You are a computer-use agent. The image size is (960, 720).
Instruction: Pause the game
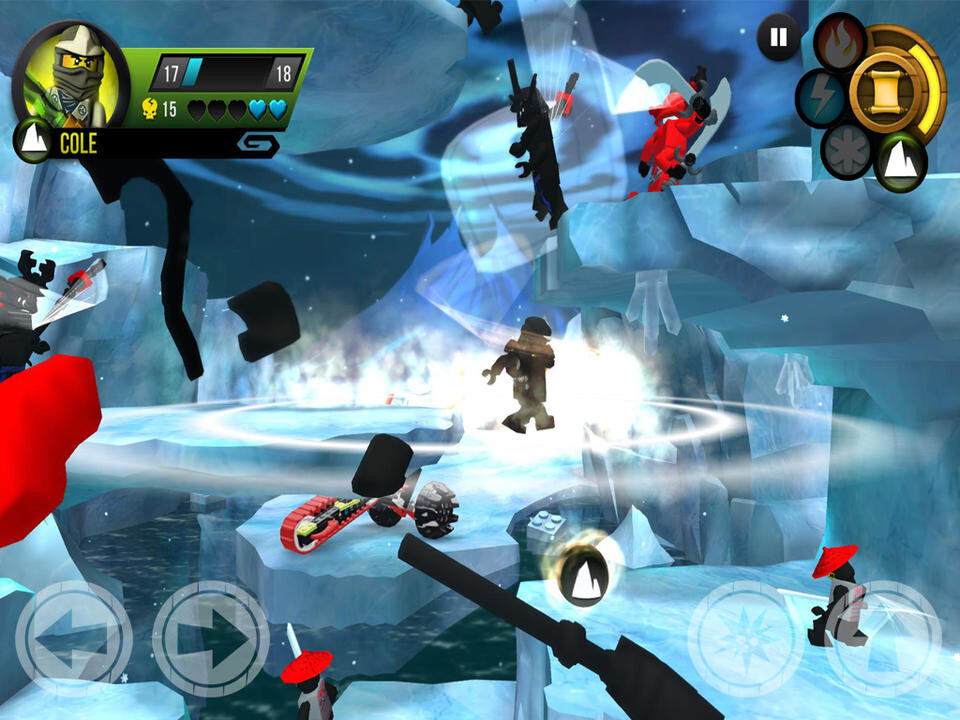[777, 38]
